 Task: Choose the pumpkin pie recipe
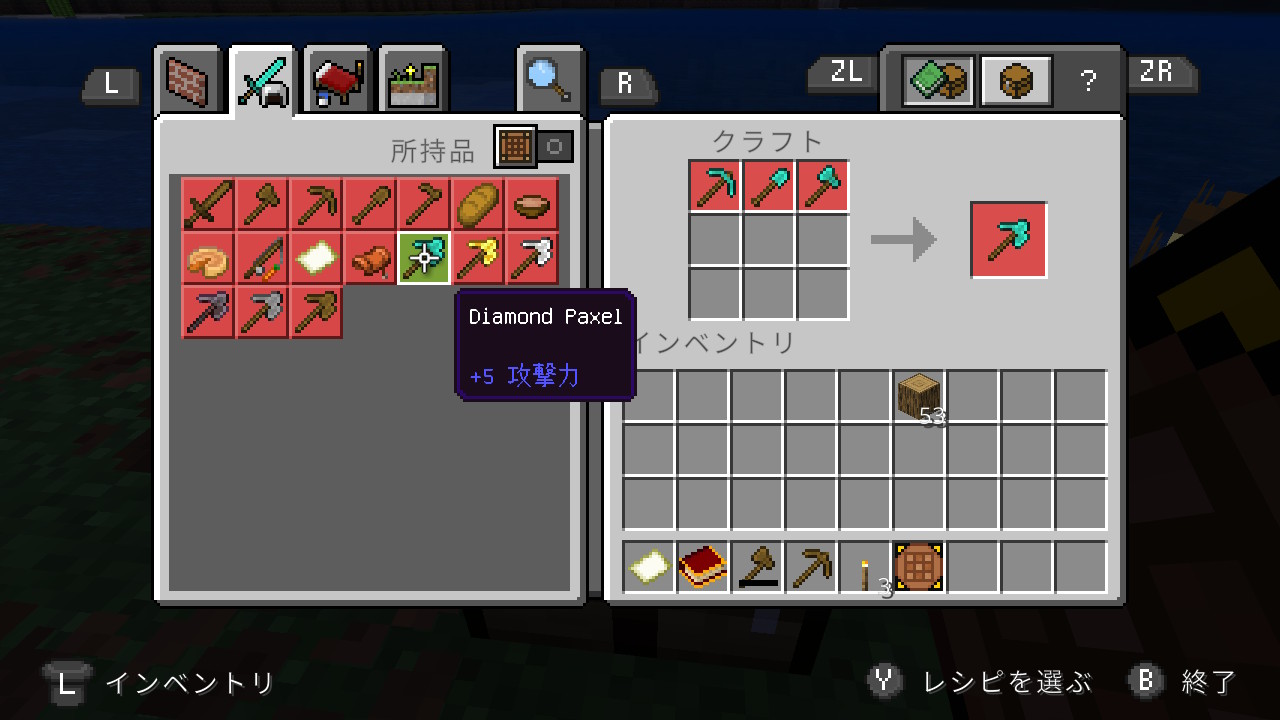coord(208,258)
